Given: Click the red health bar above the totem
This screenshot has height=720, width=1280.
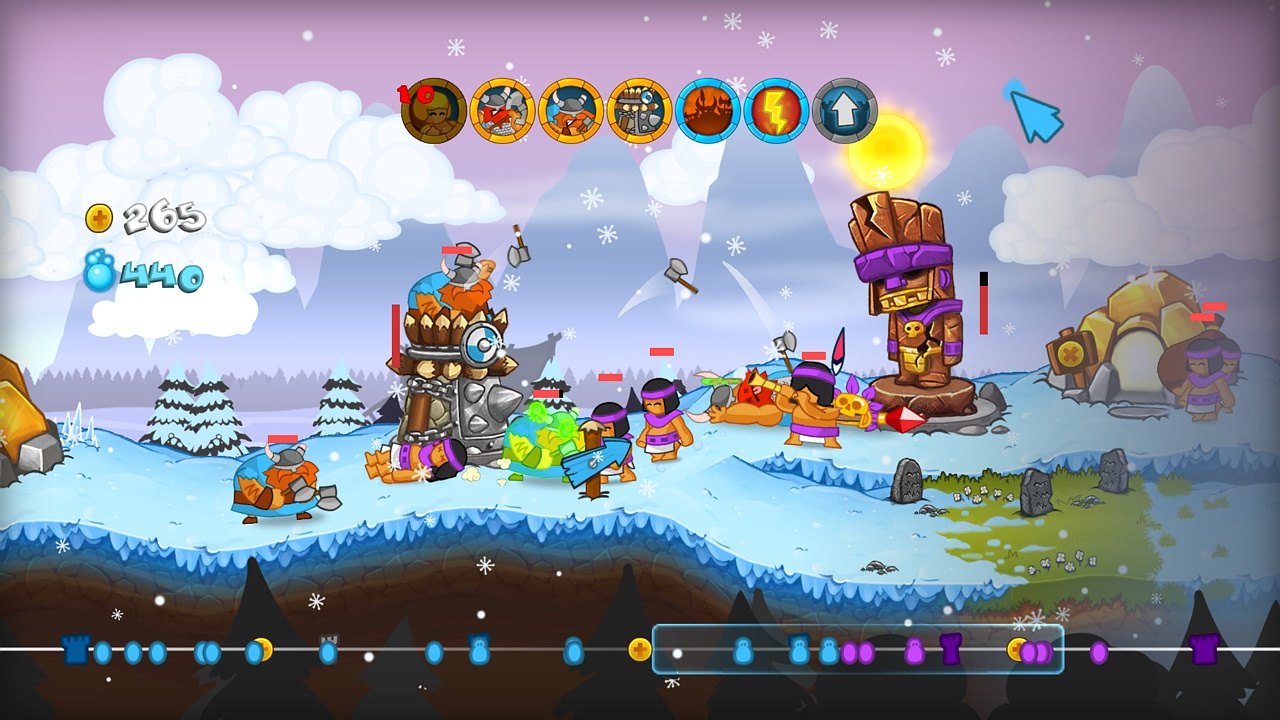Looking at the screenshot, I should pos(983,305).
